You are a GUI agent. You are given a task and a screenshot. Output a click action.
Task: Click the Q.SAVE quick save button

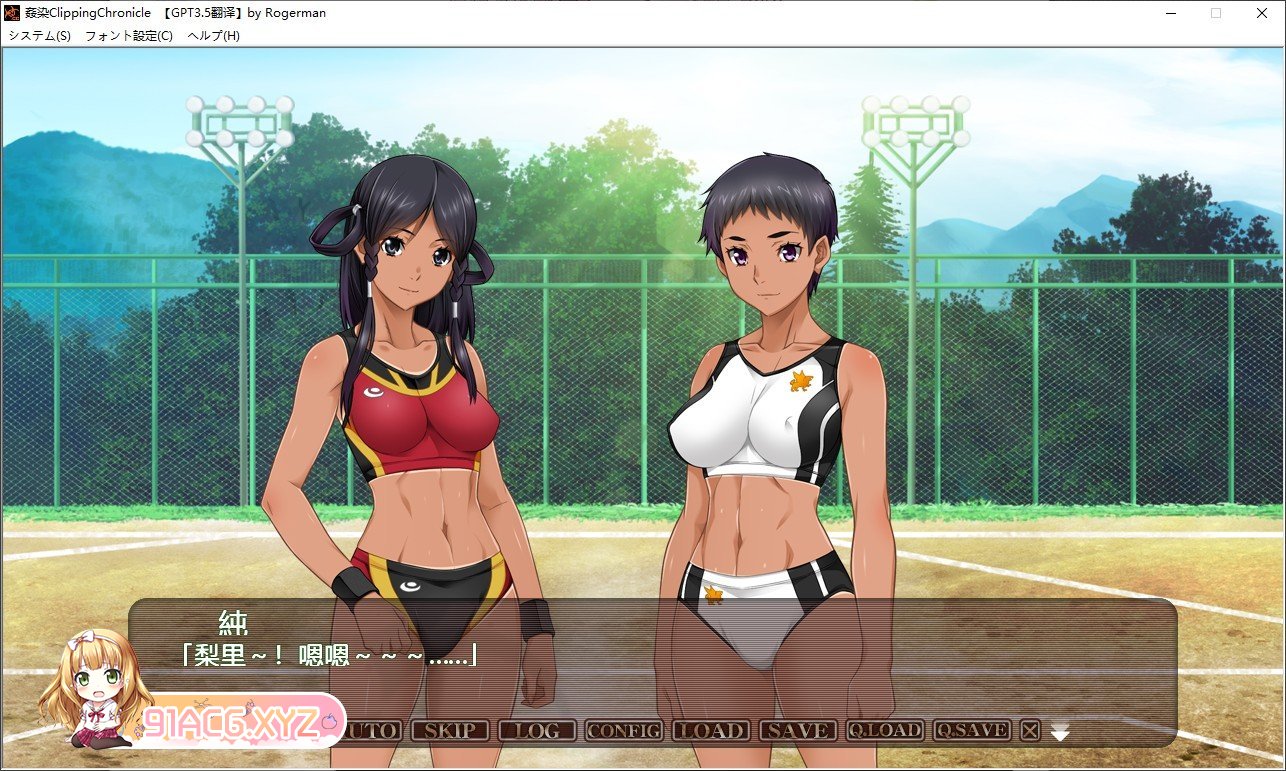971,731
